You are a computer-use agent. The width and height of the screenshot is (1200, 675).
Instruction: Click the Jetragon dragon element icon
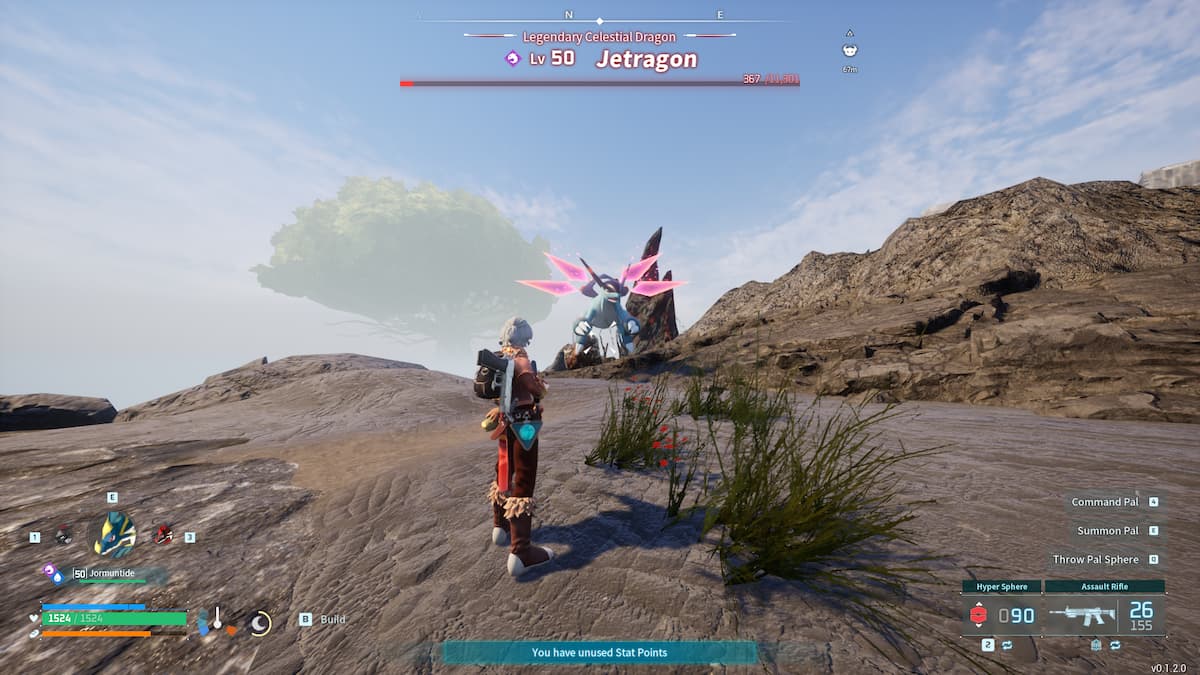click(x=513, y=59)
